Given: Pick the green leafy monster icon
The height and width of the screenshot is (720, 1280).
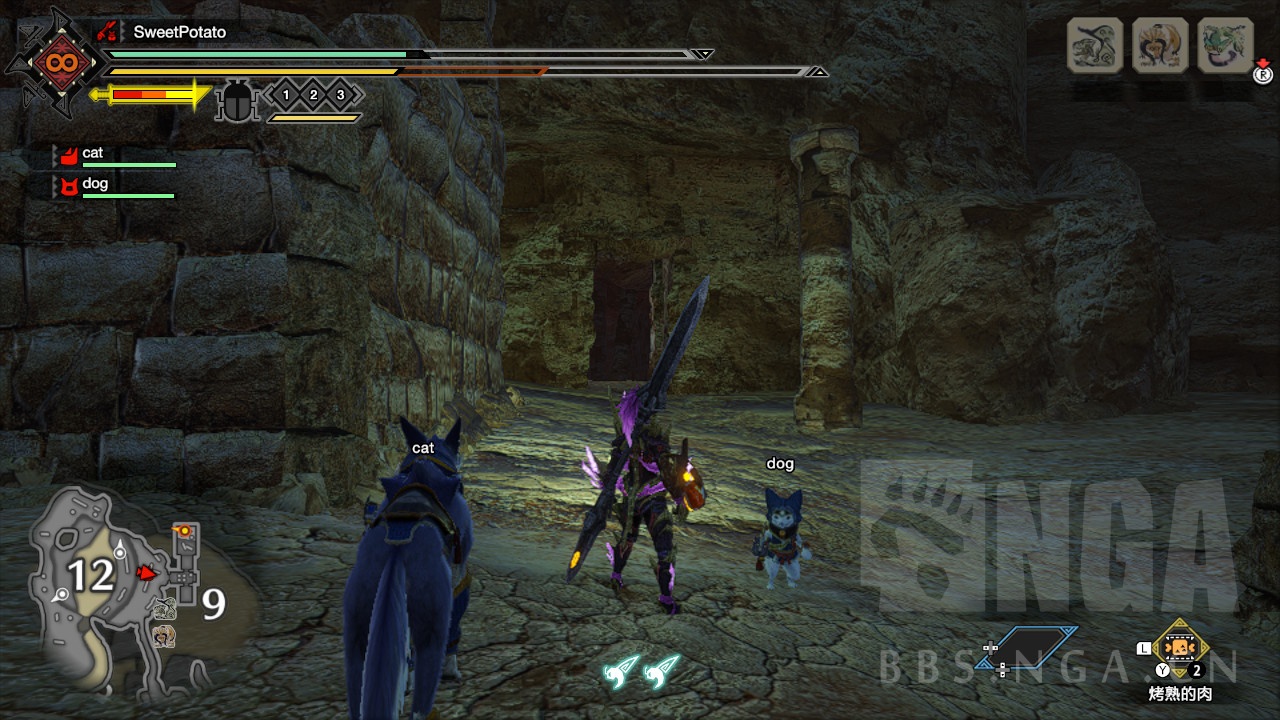Looking at the screenshot, I should click(x=1225, y=45).
